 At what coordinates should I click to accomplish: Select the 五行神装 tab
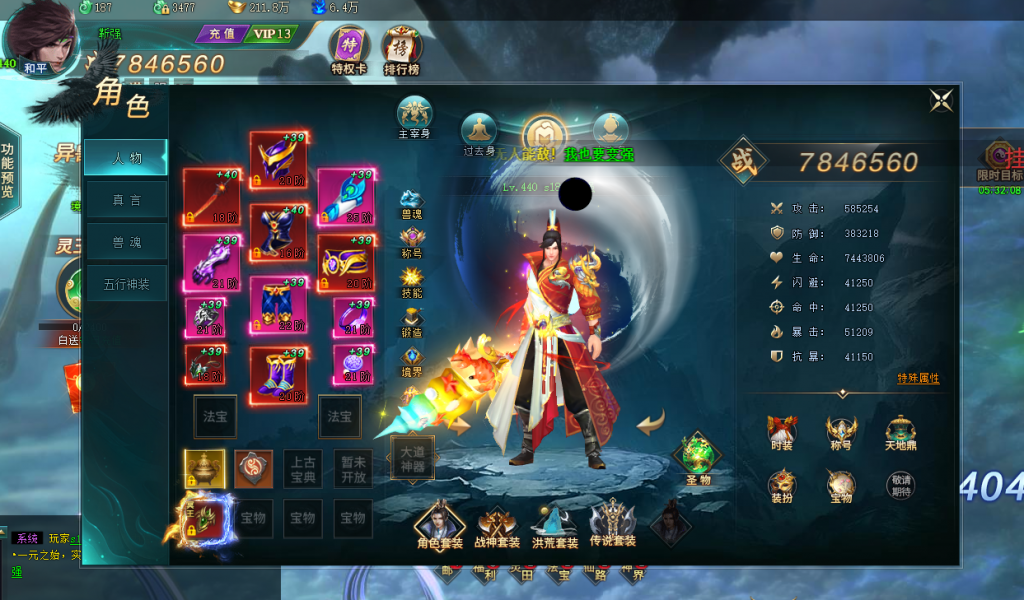click(126, 285)
